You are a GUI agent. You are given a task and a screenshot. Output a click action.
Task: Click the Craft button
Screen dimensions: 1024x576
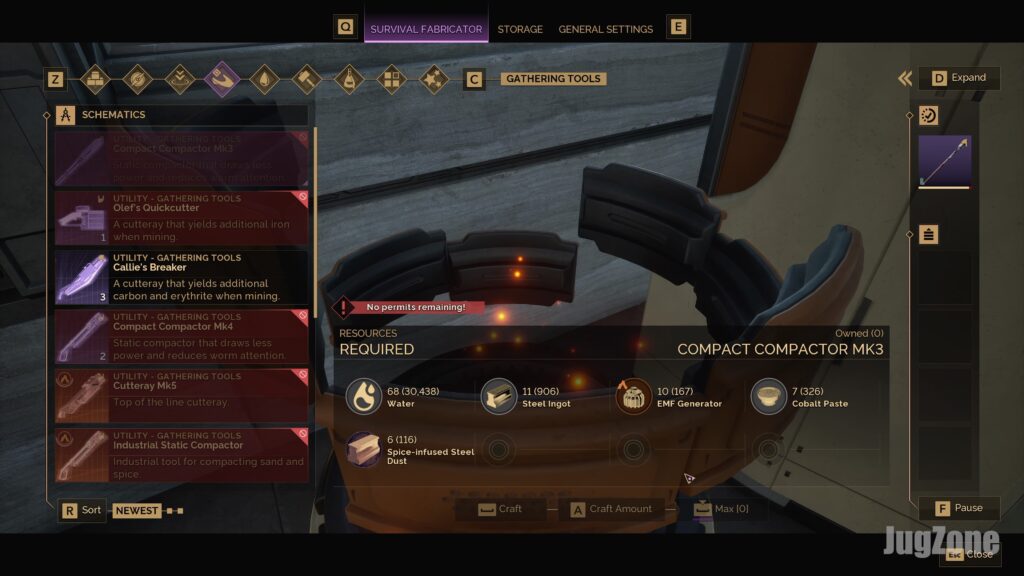point(500,509)
